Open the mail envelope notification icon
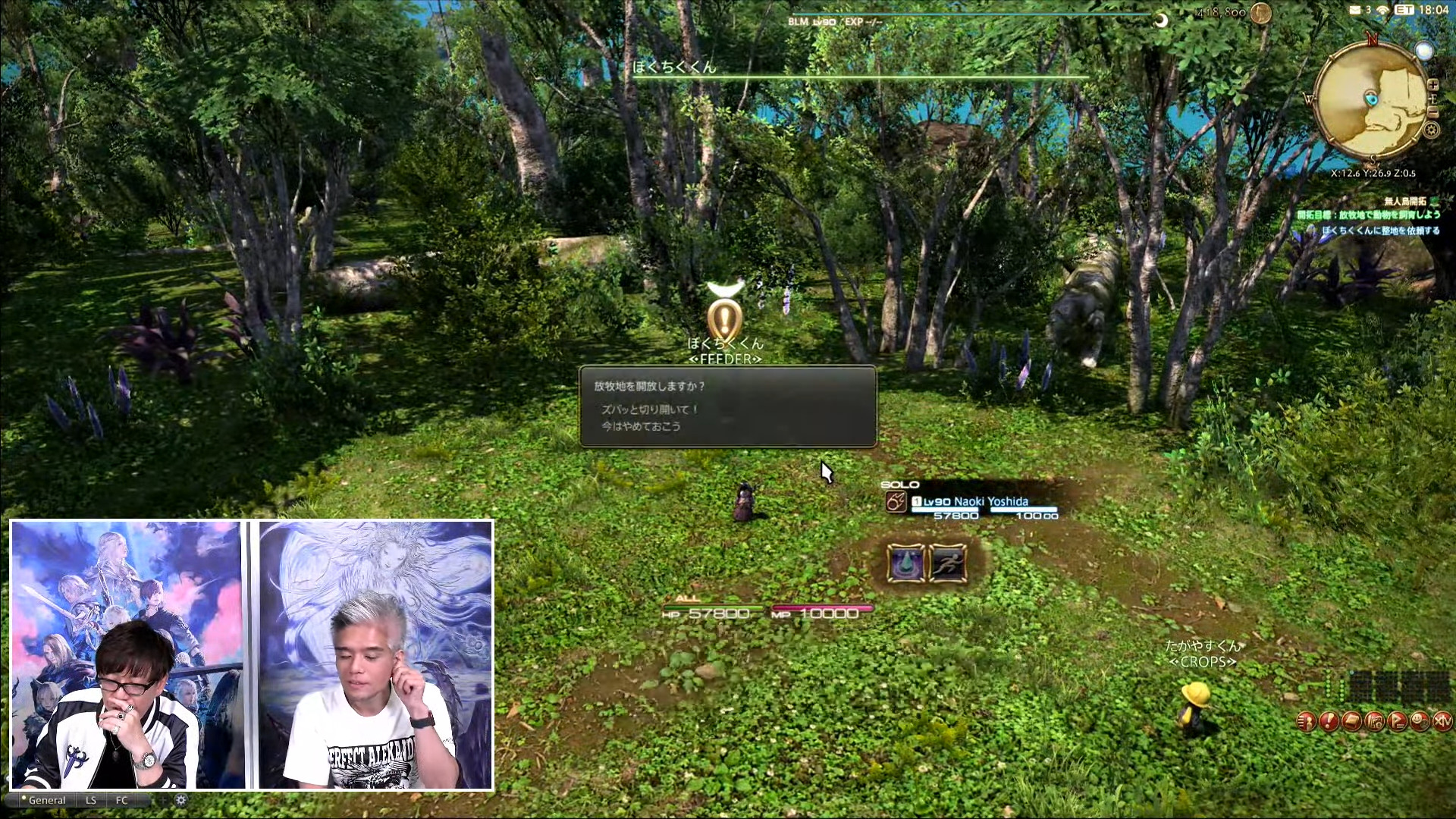 point(1354,10)
